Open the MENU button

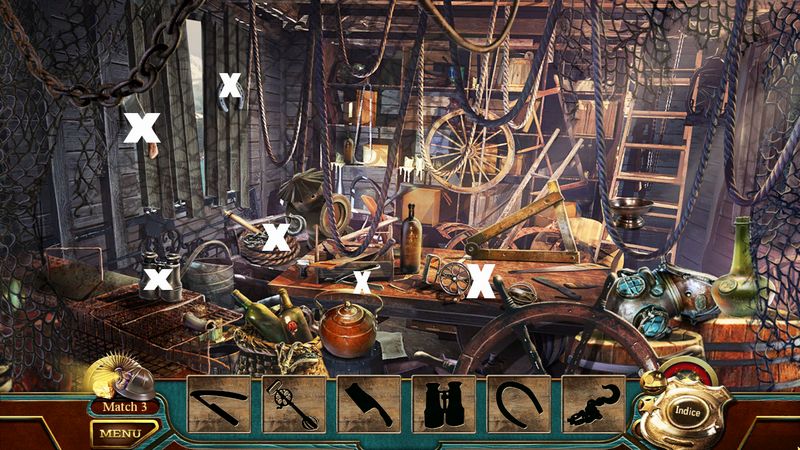(x=119, y=434)
